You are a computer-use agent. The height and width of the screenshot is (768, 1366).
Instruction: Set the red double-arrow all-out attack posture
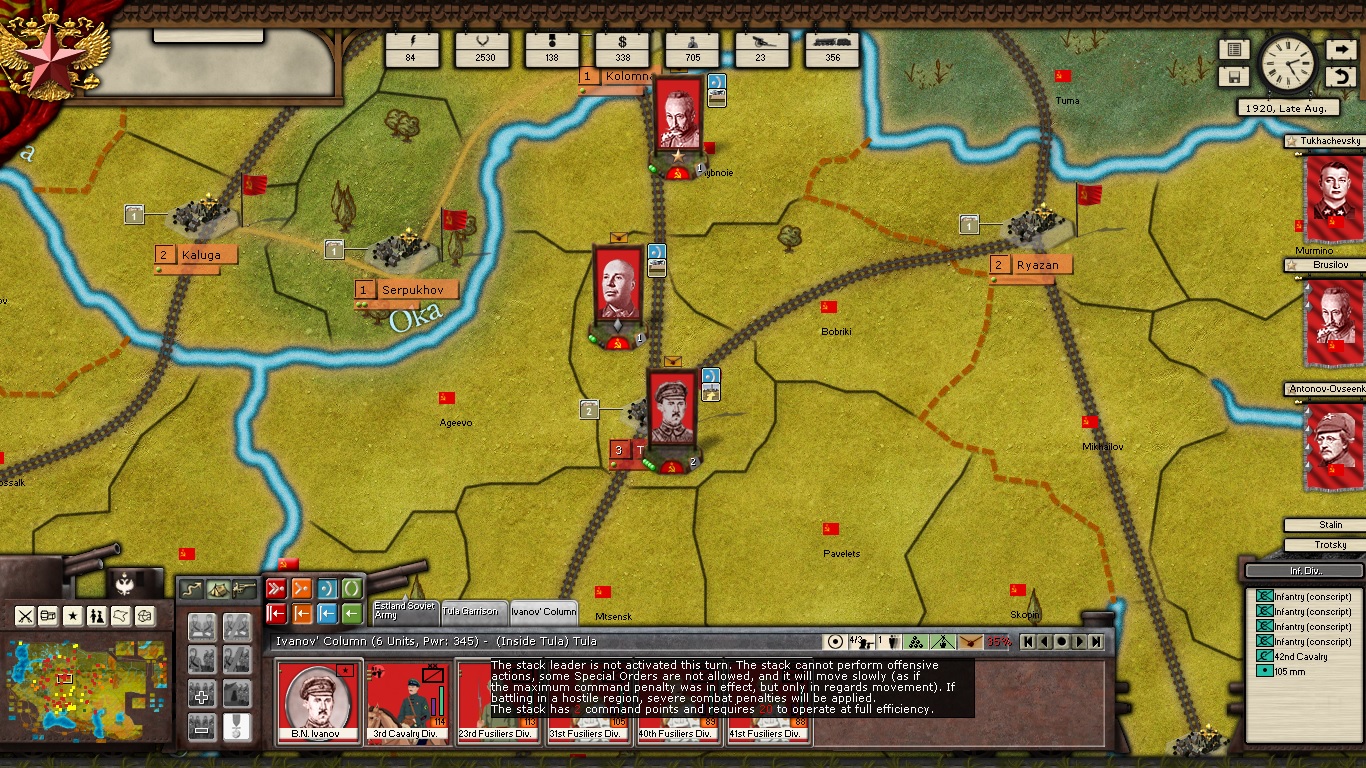277,589
